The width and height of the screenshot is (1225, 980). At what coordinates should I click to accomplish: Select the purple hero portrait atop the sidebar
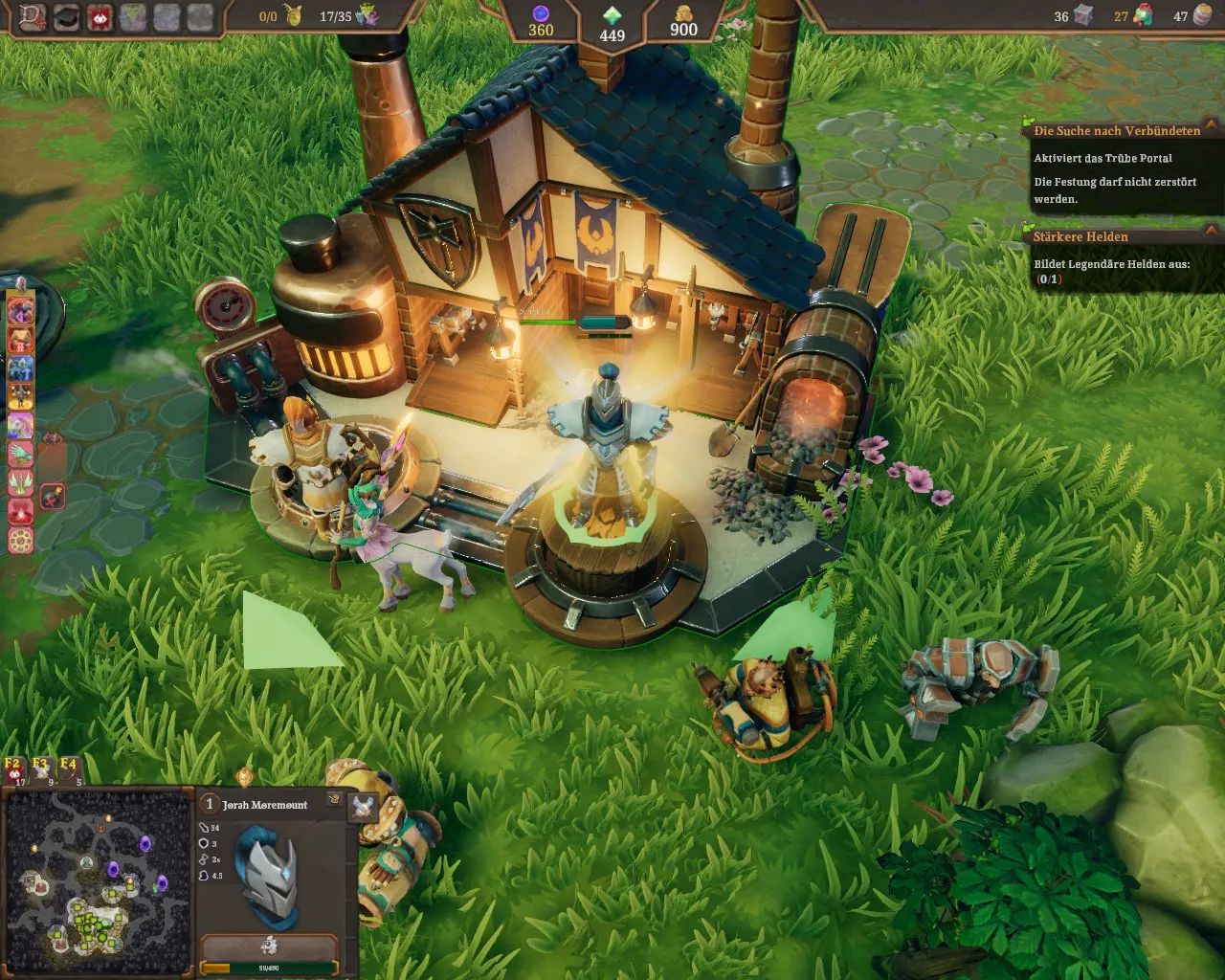[20, 311]
